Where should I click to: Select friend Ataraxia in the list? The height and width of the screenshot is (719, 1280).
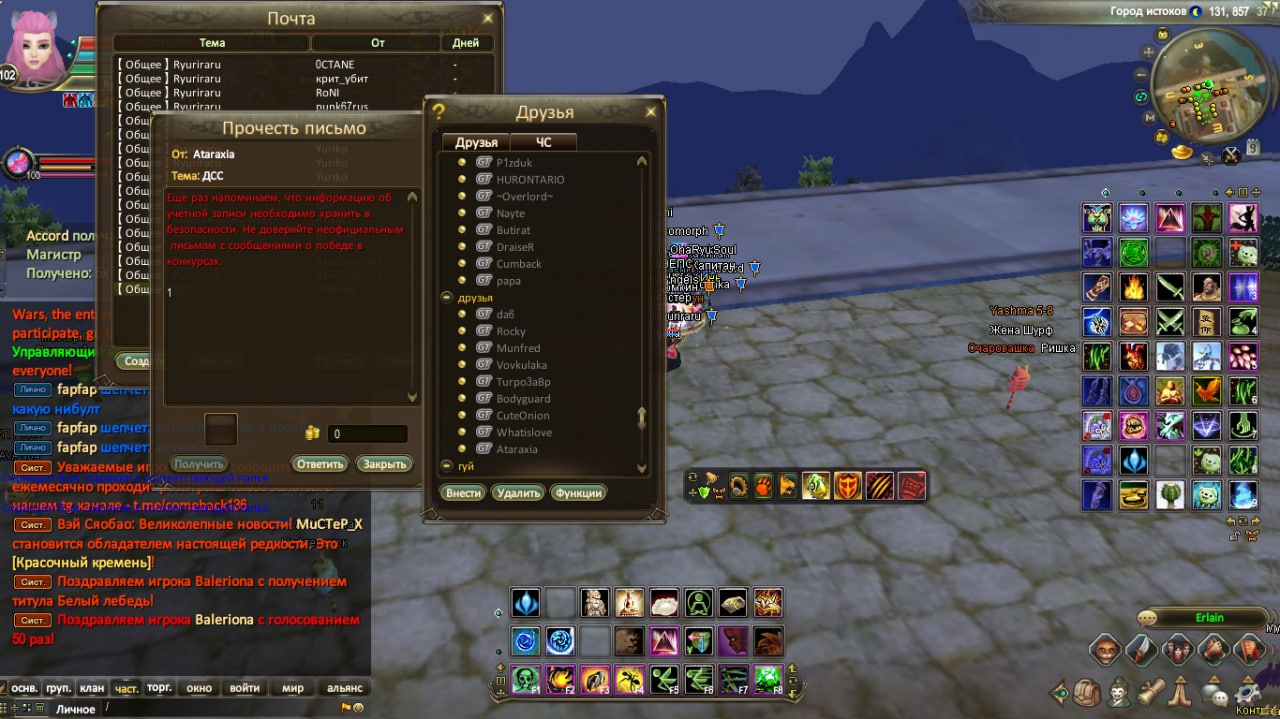pyautogui.click(x=517, y=449)
